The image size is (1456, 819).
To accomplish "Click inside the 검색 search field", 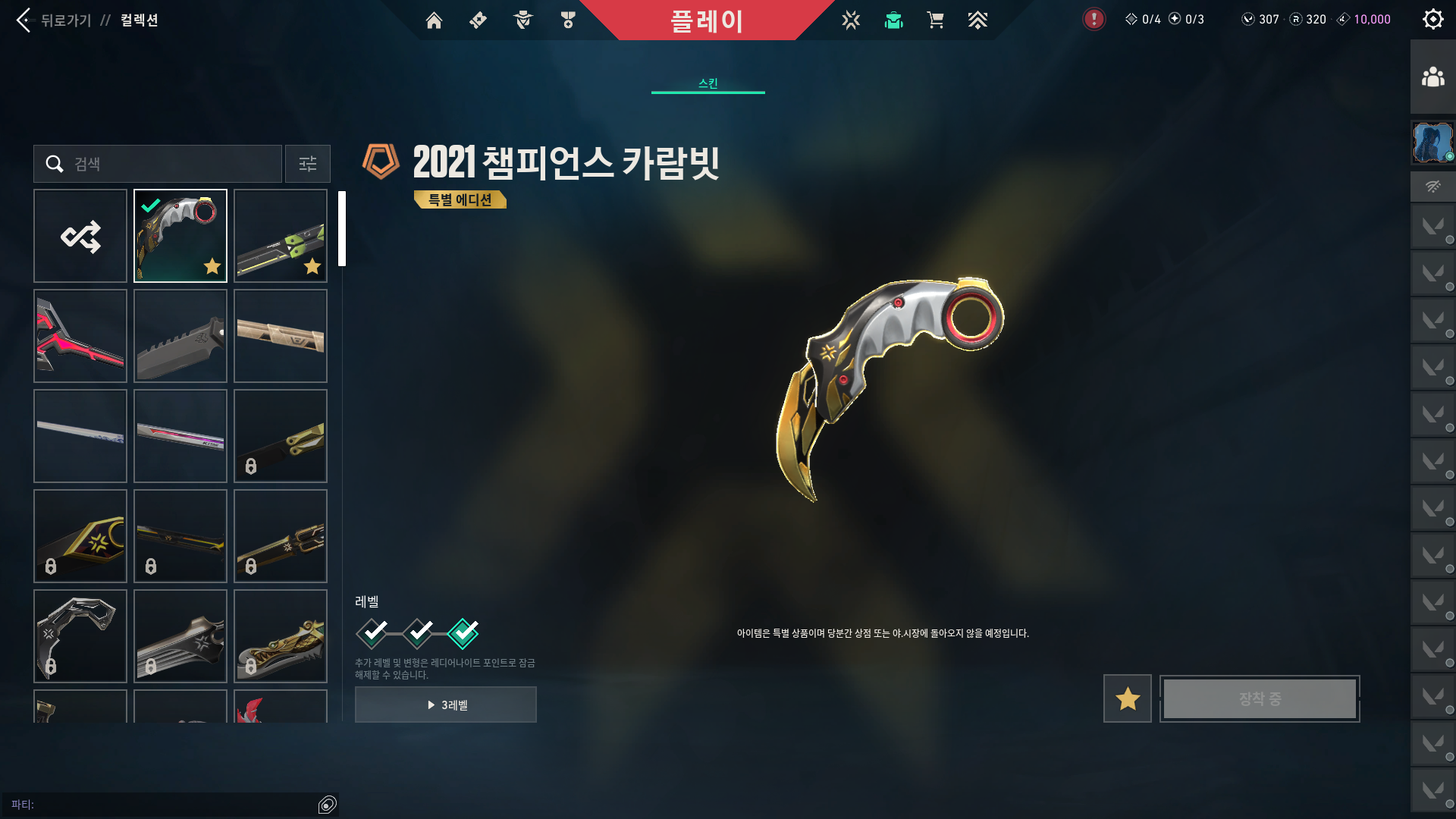I will pyautogui.click(x=159, y=164).
